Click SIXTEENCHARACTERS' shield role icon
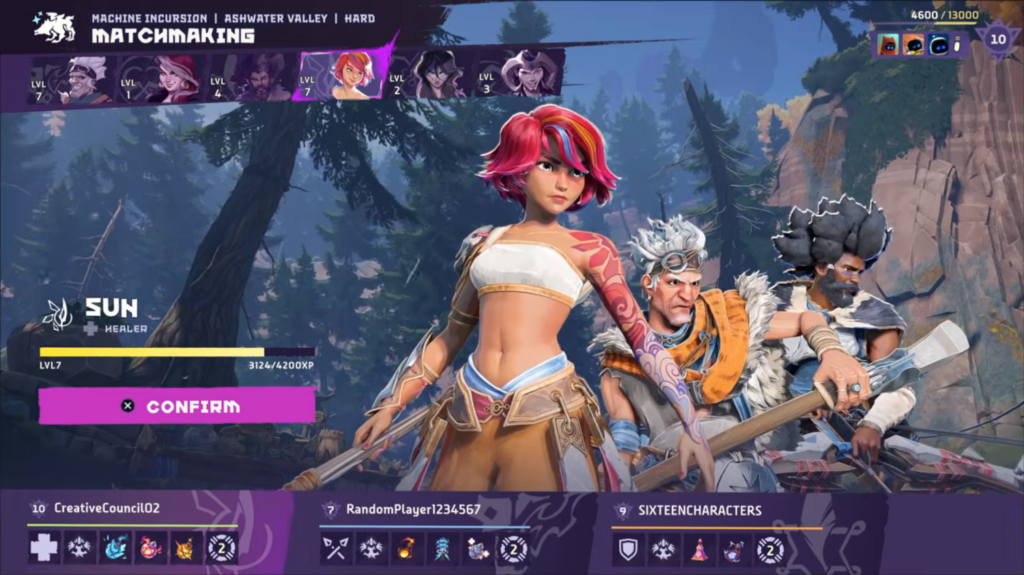Screen dimensions: 1024x575 [628, 548]
